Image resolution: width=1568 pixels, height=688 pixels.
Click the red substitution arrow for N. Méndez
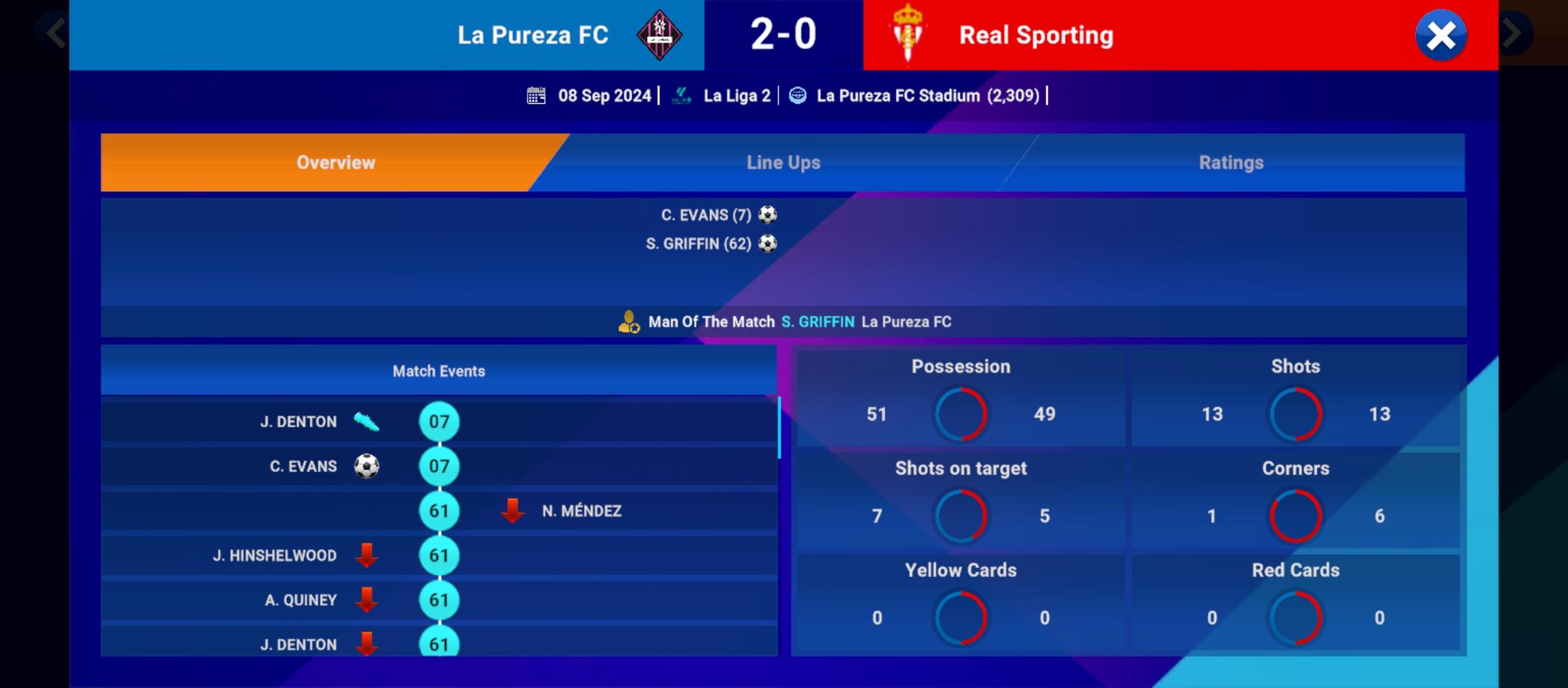click(513, 511)
